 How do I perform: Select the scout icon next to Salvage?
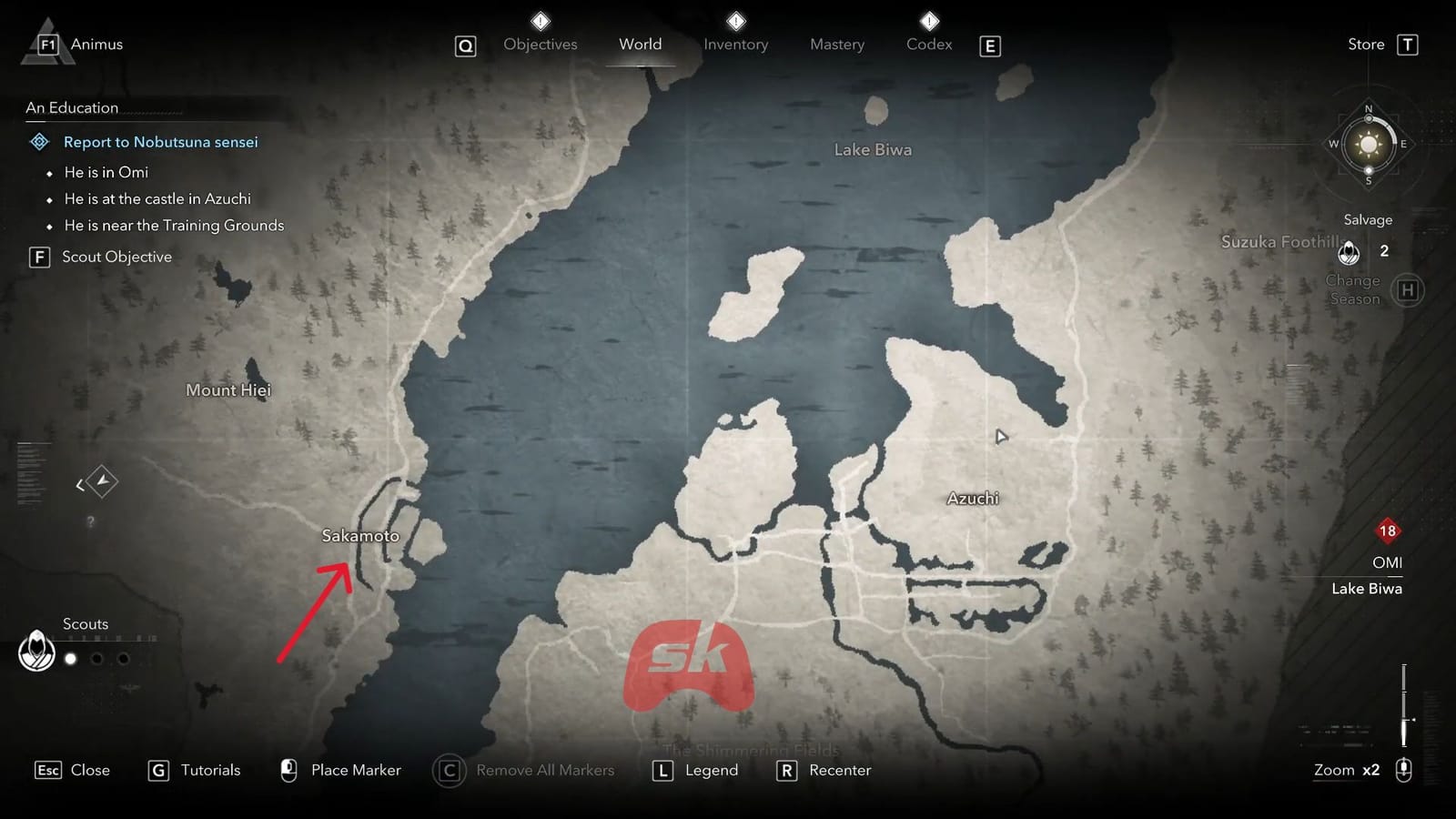point(1350,254)
